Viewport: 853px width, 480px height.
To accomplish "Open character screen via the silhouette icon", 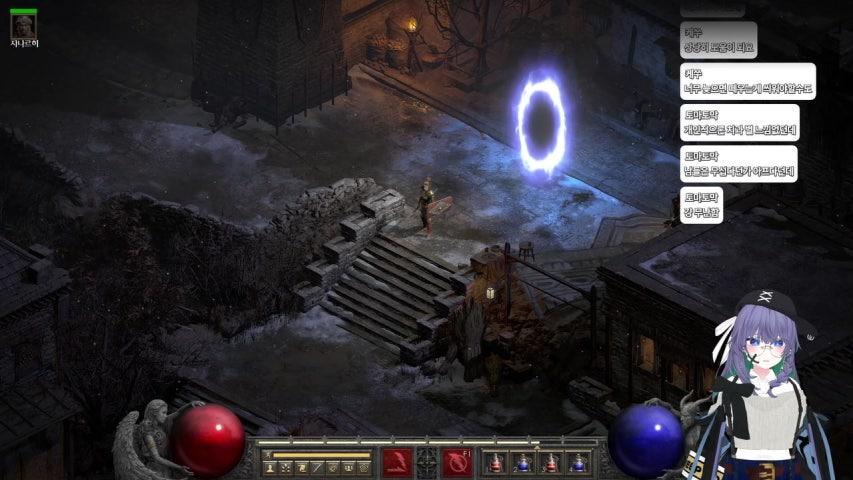I will click(x=270, y=467).
